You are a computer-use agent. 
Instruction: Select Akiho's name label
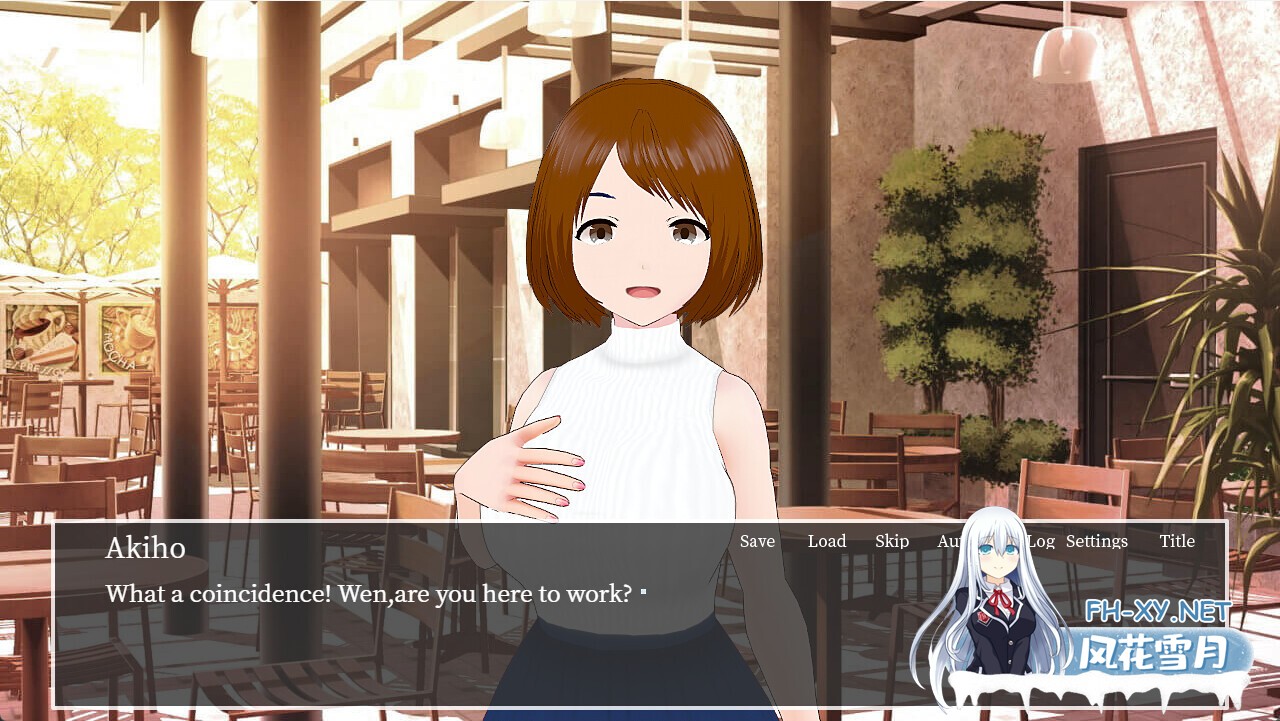[x=146, y=548]
